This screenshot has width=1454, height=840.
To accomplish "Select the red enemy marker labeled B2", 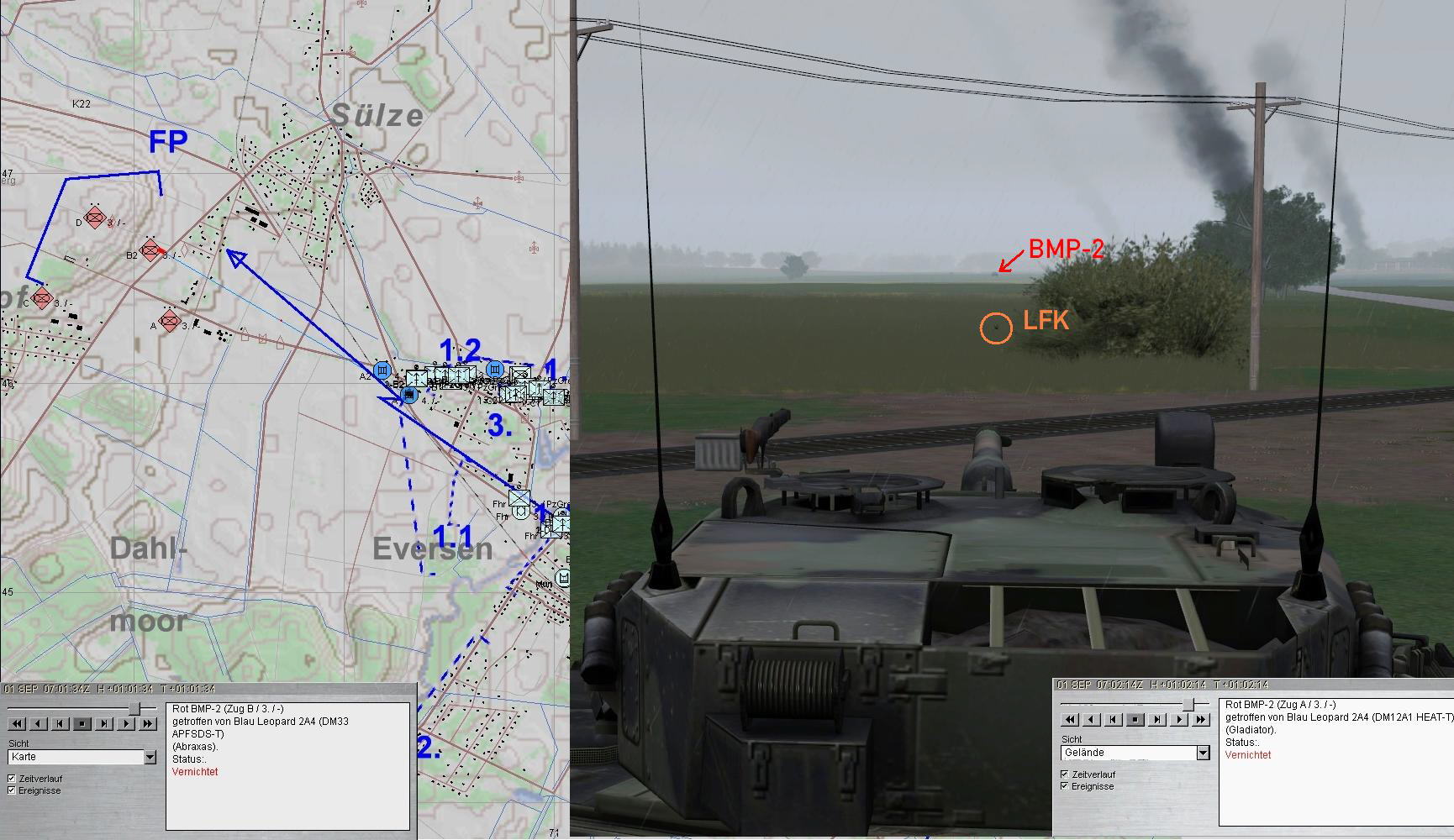I will (x=150, y=249).
